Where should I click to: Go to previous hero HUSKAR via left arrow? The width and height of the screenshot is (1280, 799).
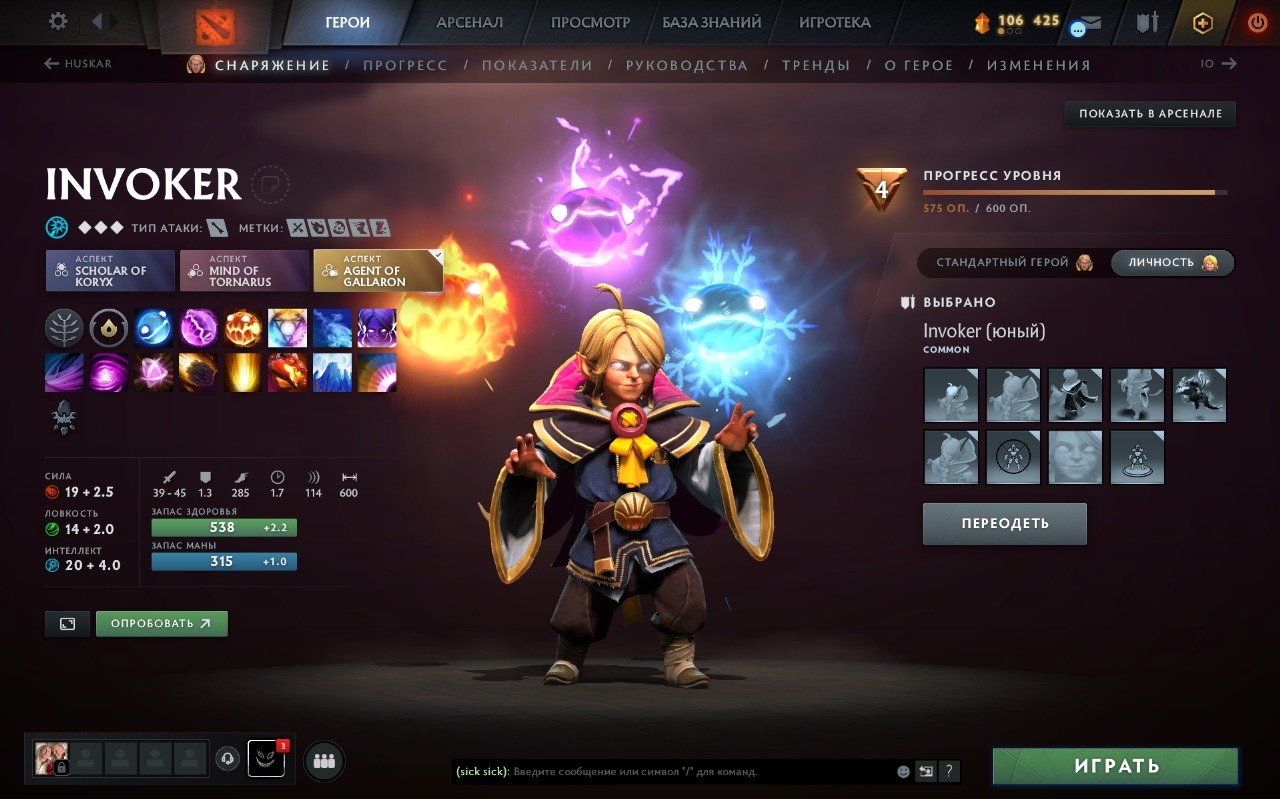point(50,63)
